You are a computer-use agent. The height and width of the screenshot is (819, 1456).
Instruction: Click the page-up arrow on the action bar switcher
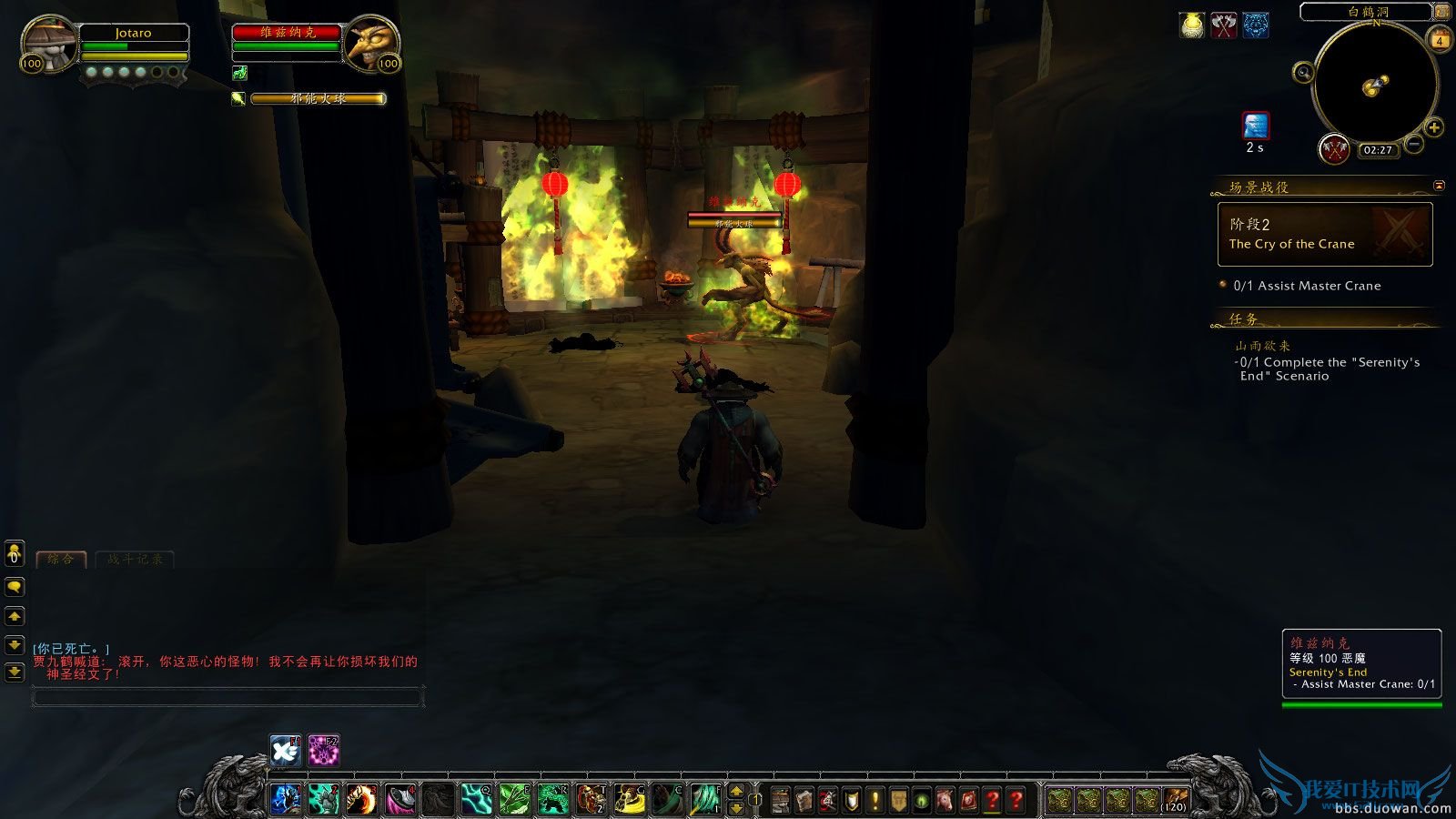point(735,792)
